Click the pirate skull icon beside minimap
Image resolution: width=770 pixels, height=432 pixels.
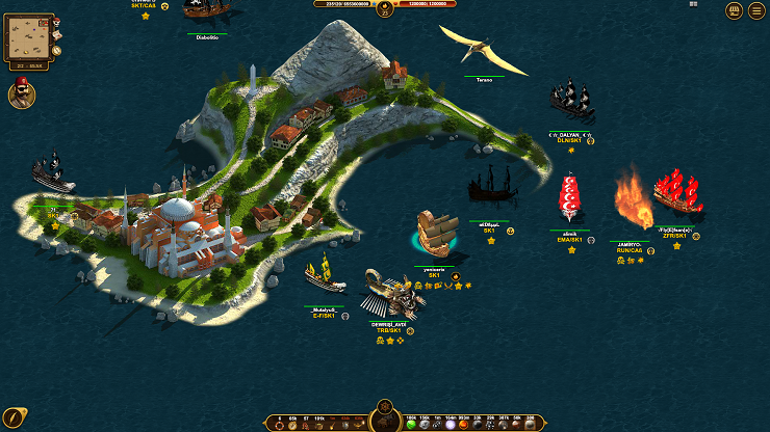pyautogui.click(x=56, y=22)
